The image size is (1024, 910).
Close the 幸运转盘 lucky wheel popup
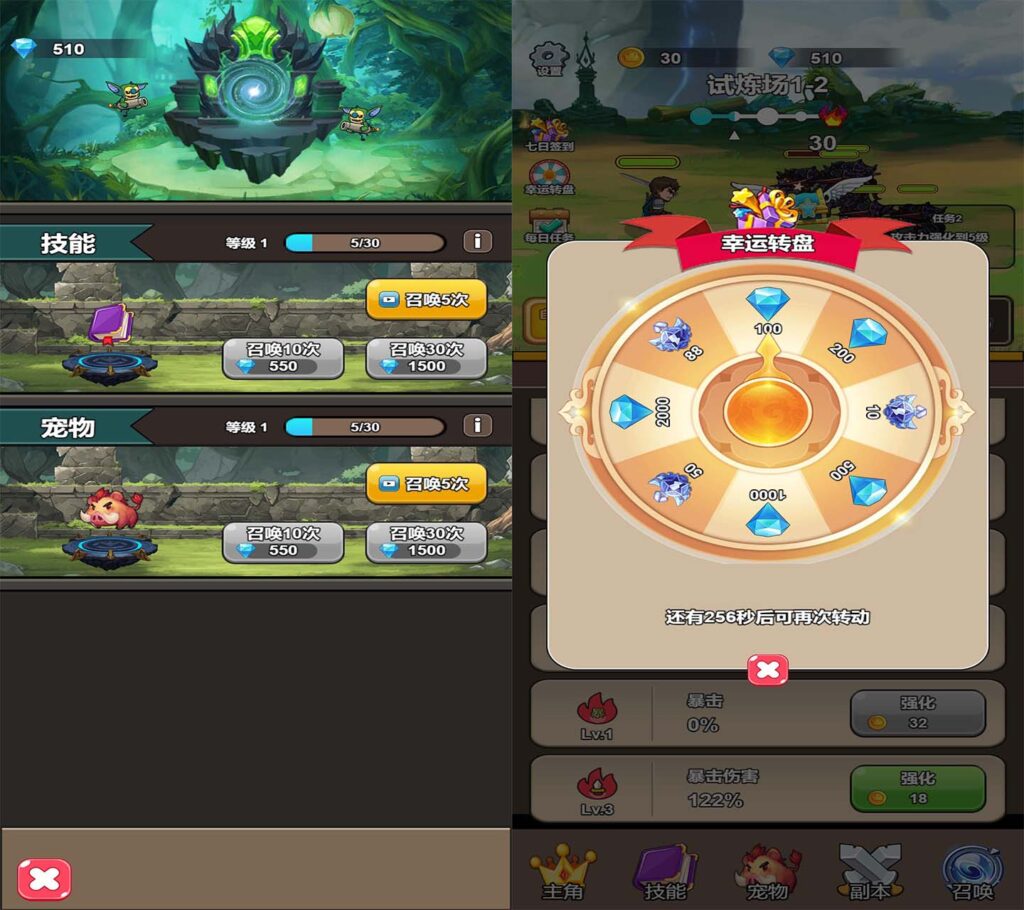[x=768, y=670]
